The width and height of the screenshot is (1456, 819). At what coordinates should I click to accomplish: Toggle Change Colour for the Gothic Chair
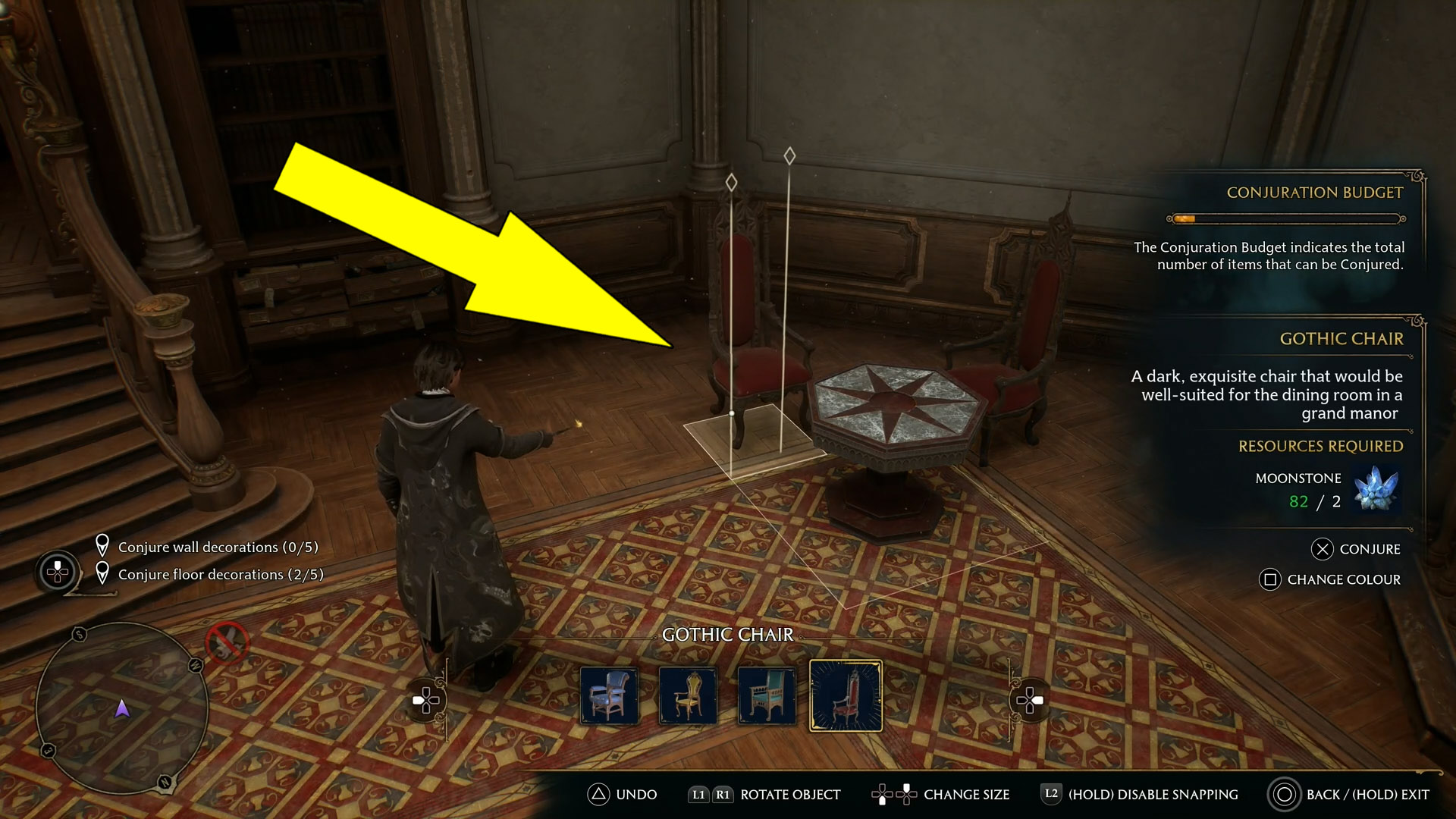1331,579
